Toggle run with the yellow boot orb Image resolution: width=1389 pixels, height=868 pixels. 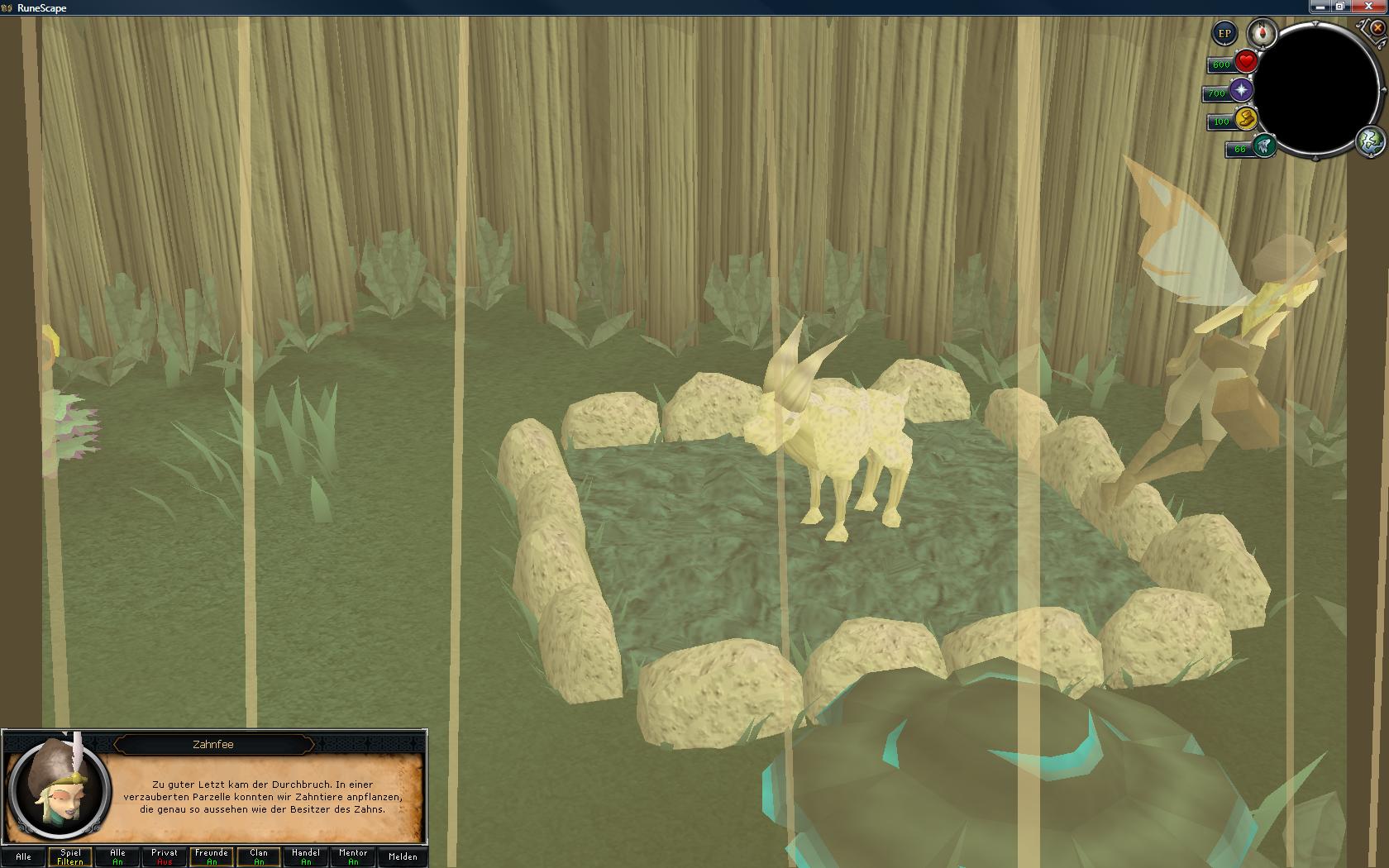click(1245, 119)
